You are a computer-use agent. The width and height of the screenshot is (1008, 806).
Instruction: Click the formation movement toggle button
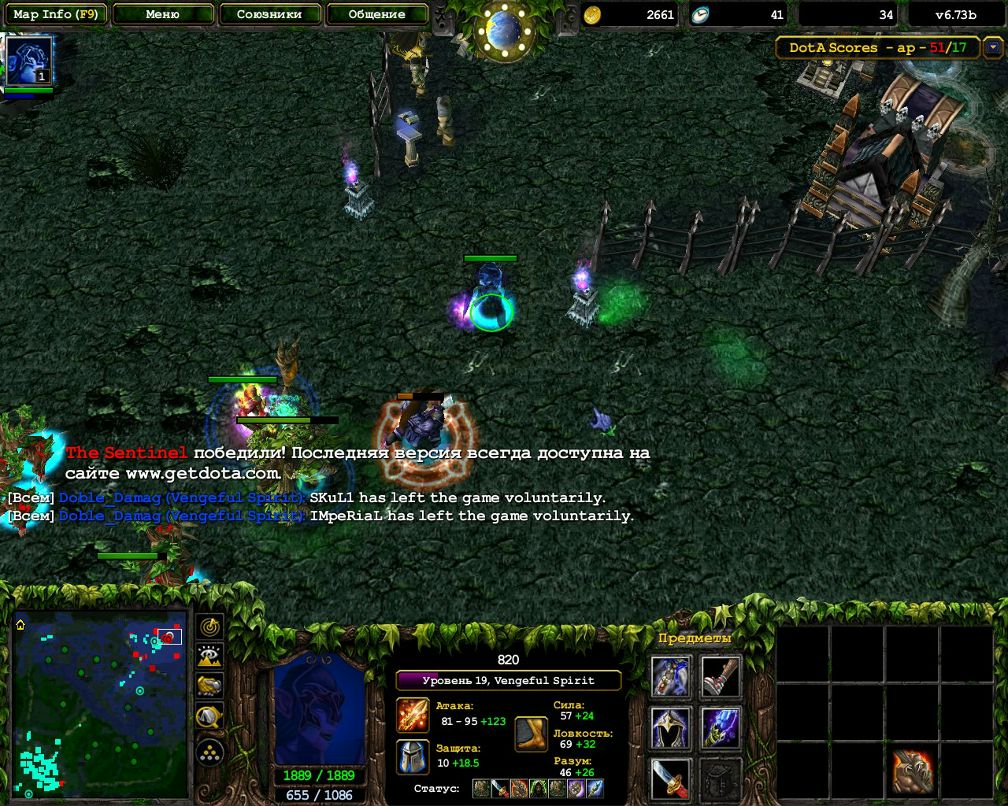click(210, 751)
